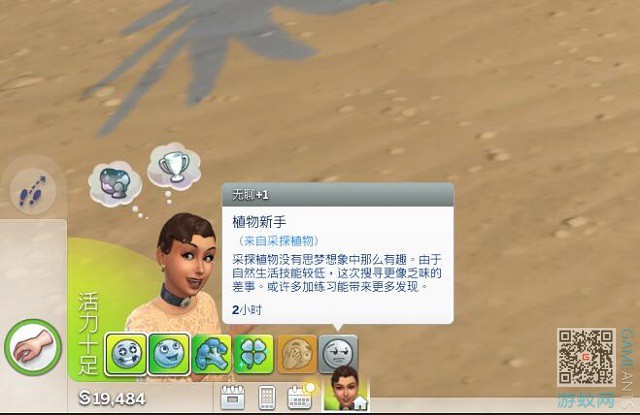Select the four-leaf clover moodlet
640x415 pixels.
[x=252, y=355]
